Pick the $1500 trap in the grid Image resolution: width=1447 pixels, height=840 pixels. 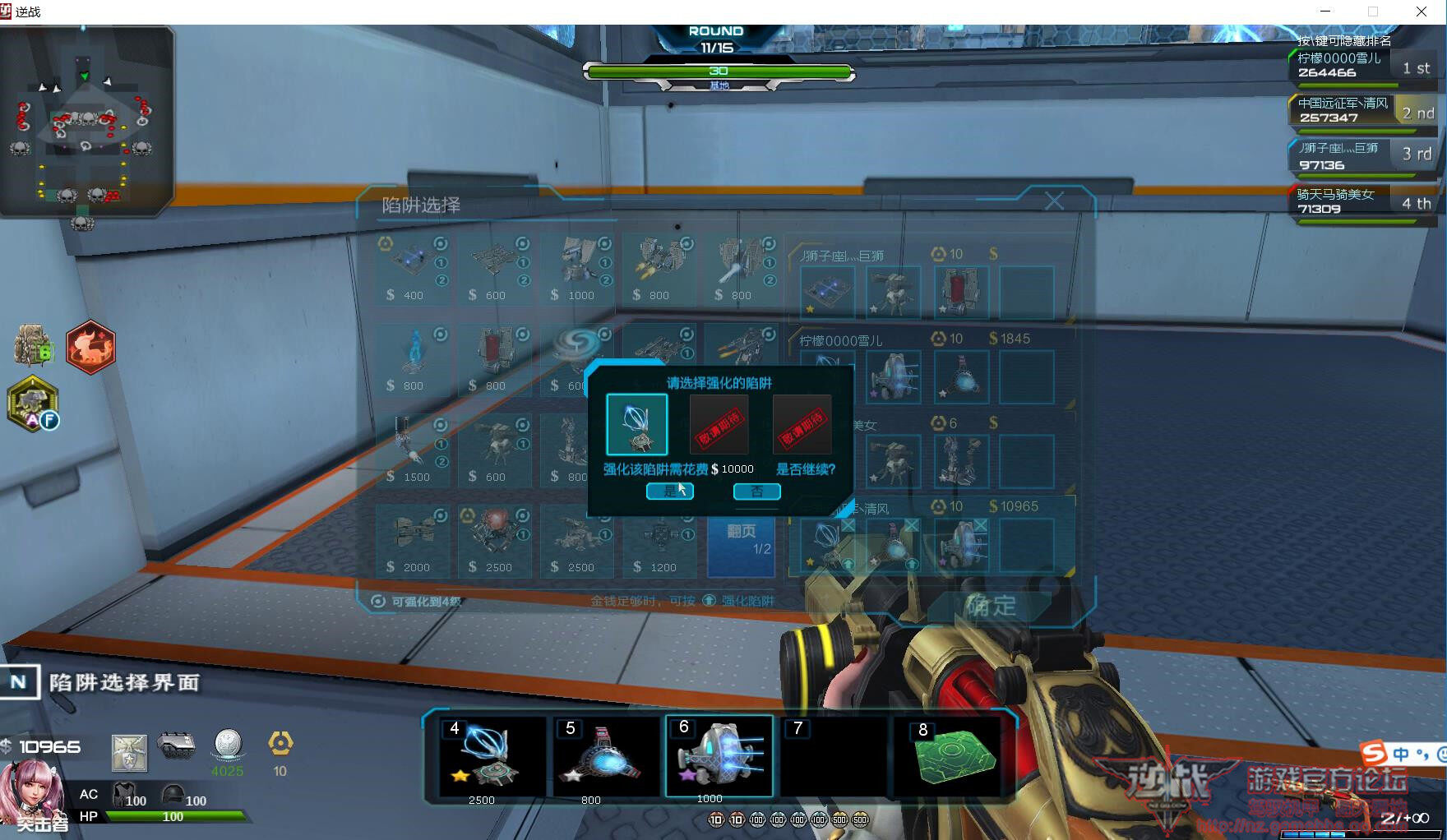pos(414,450)
